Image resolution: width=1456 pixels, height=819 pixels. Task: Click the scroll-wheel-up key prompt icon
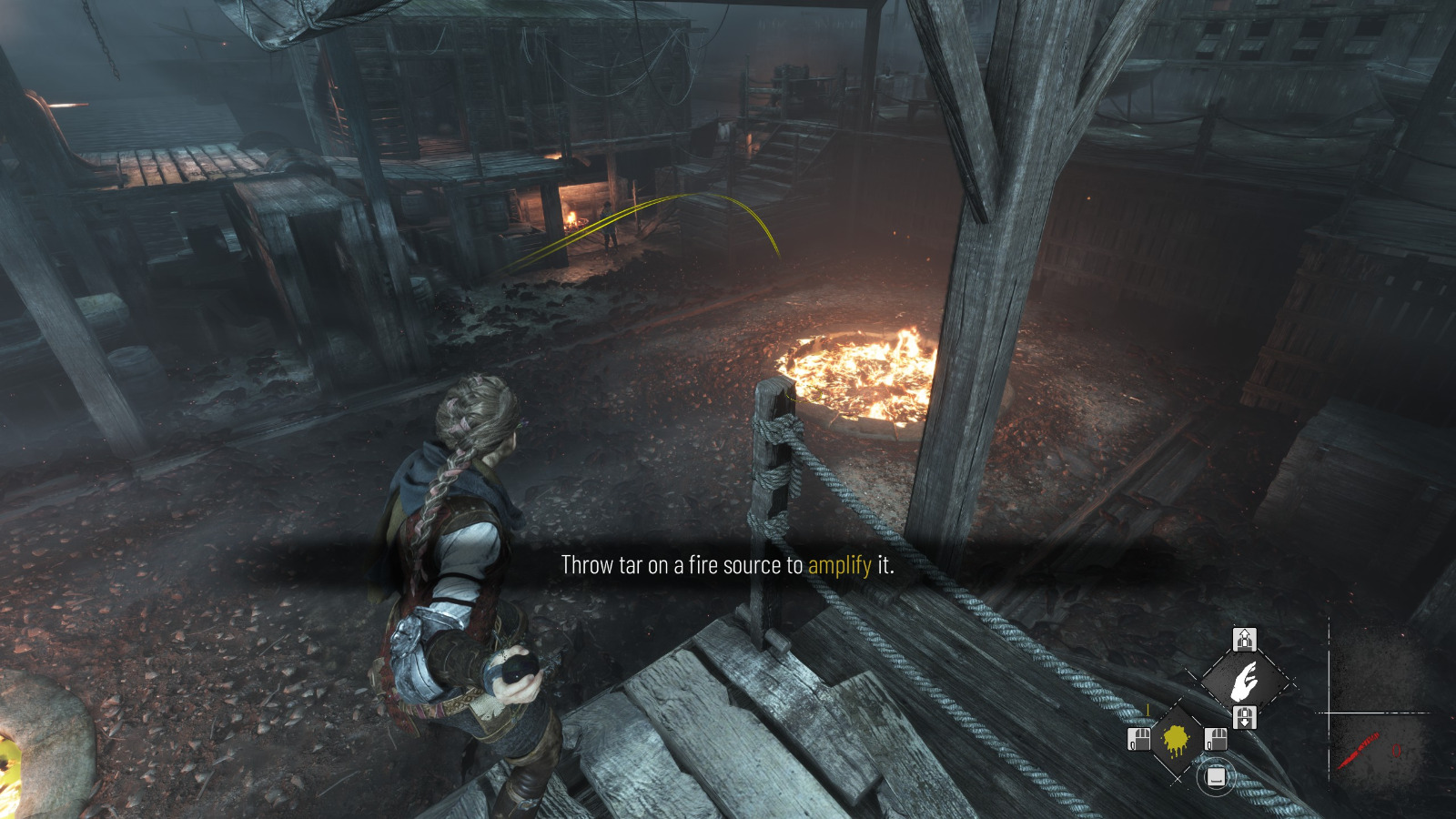(x=1245, y=639)
